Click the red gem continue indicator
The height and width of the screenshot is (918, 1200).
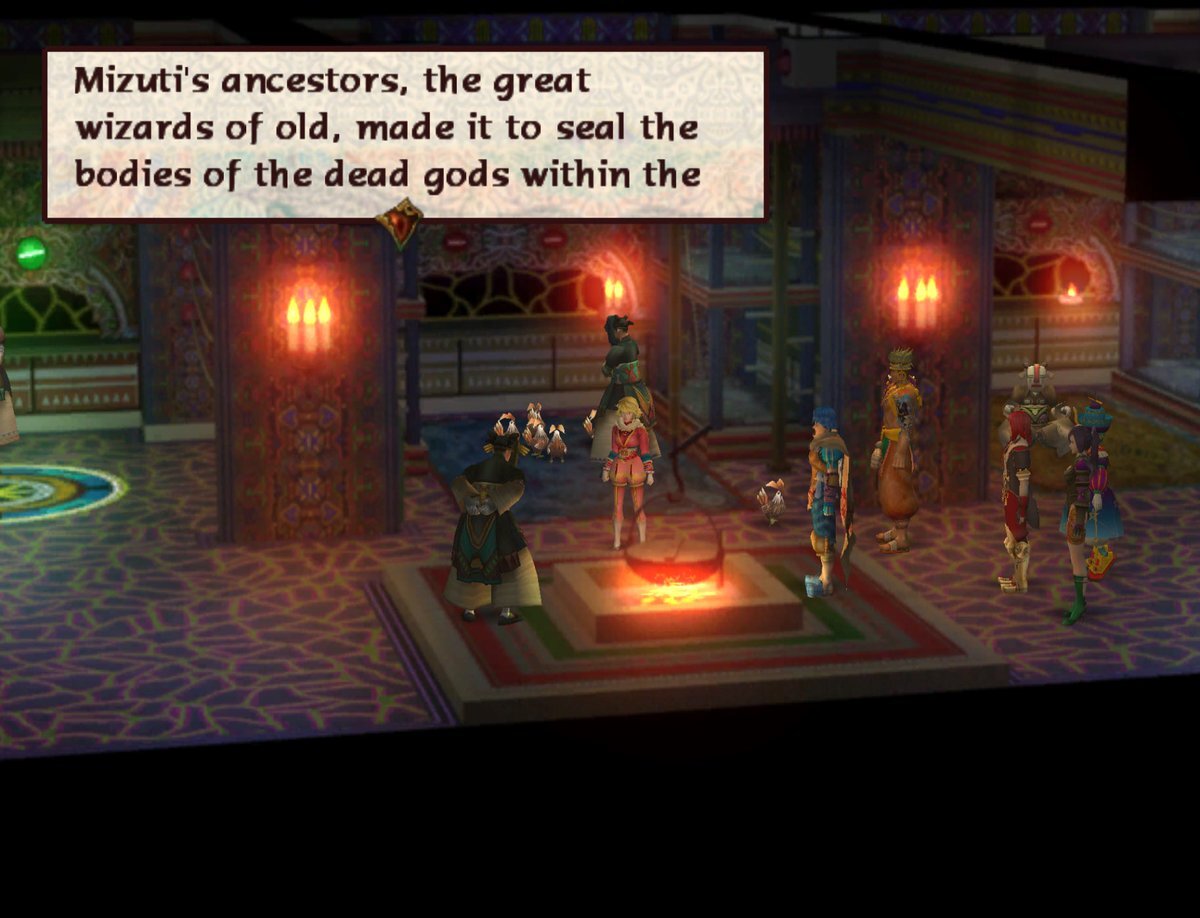tap(399, 222)
